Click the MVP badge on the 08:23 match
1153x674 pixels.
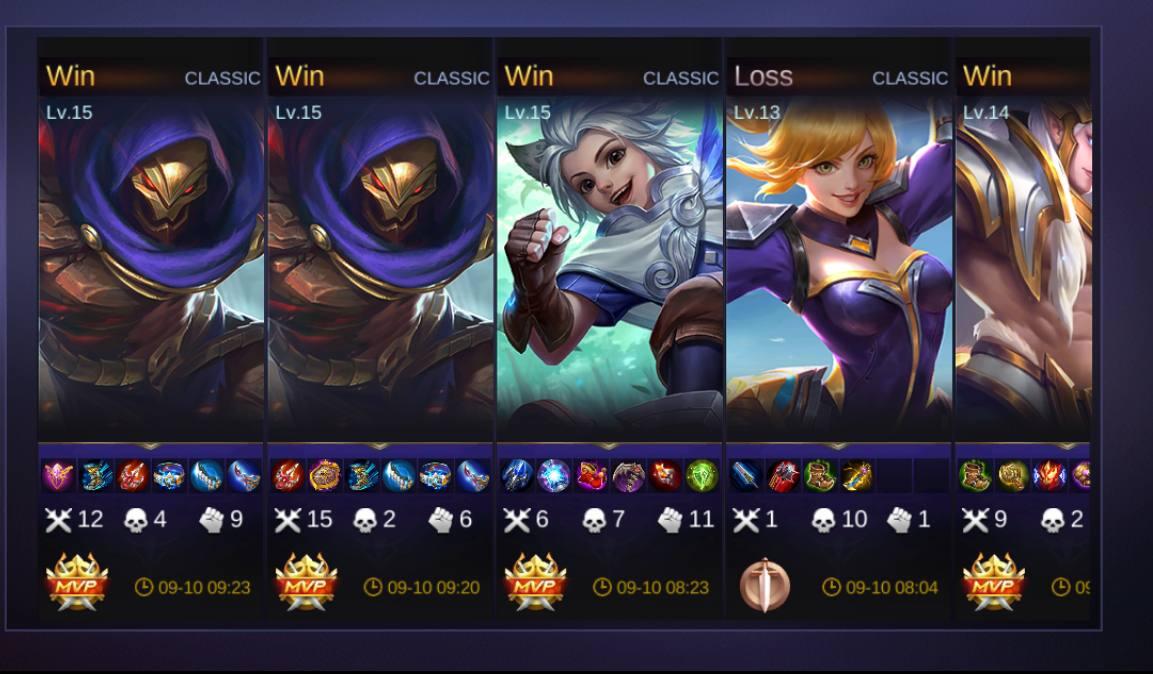coord(535,583)
